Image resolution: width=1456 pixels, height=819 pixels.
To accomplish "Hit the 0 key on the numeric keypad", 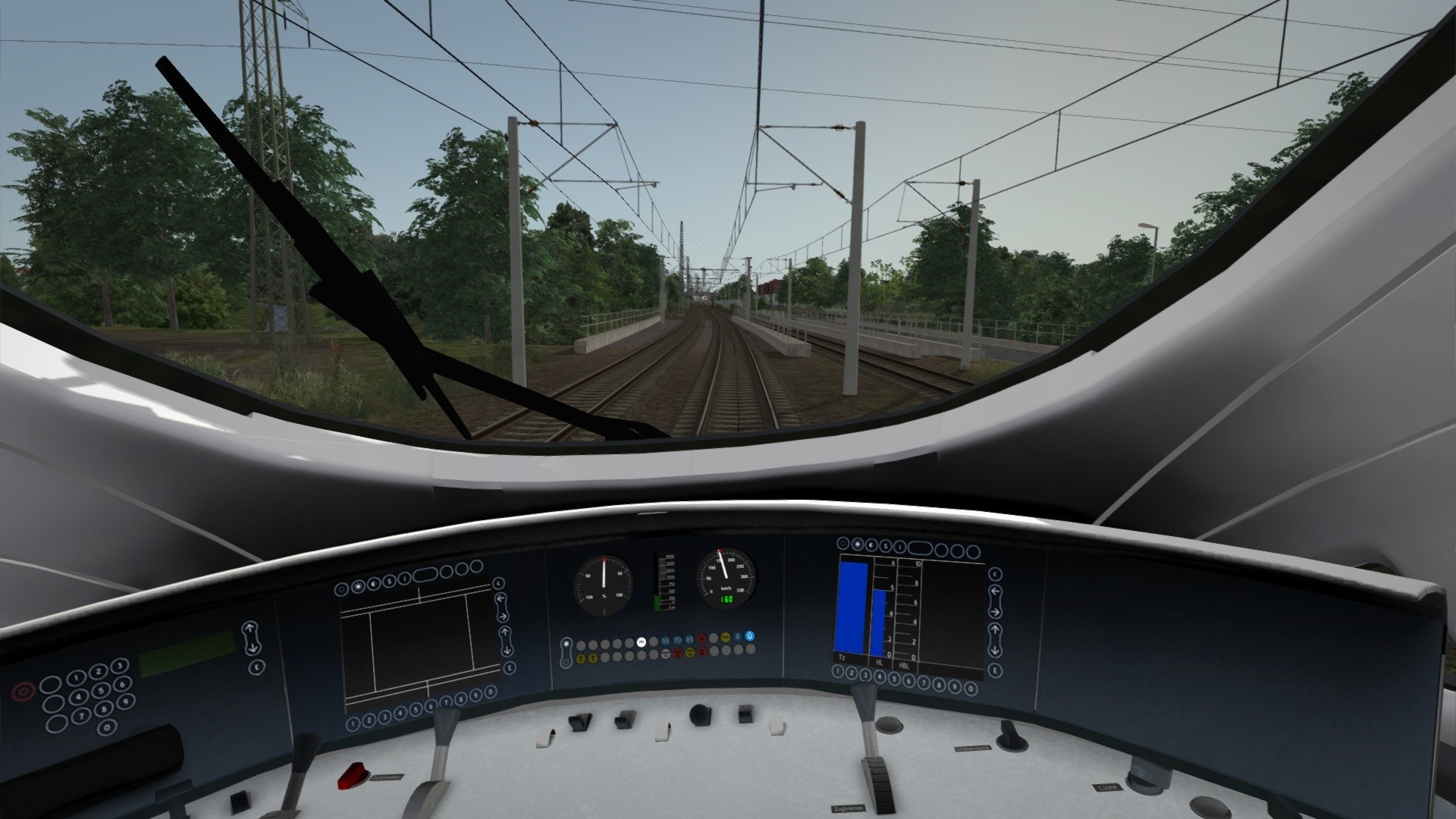I will pyautogui.click(x=108, y=726).
